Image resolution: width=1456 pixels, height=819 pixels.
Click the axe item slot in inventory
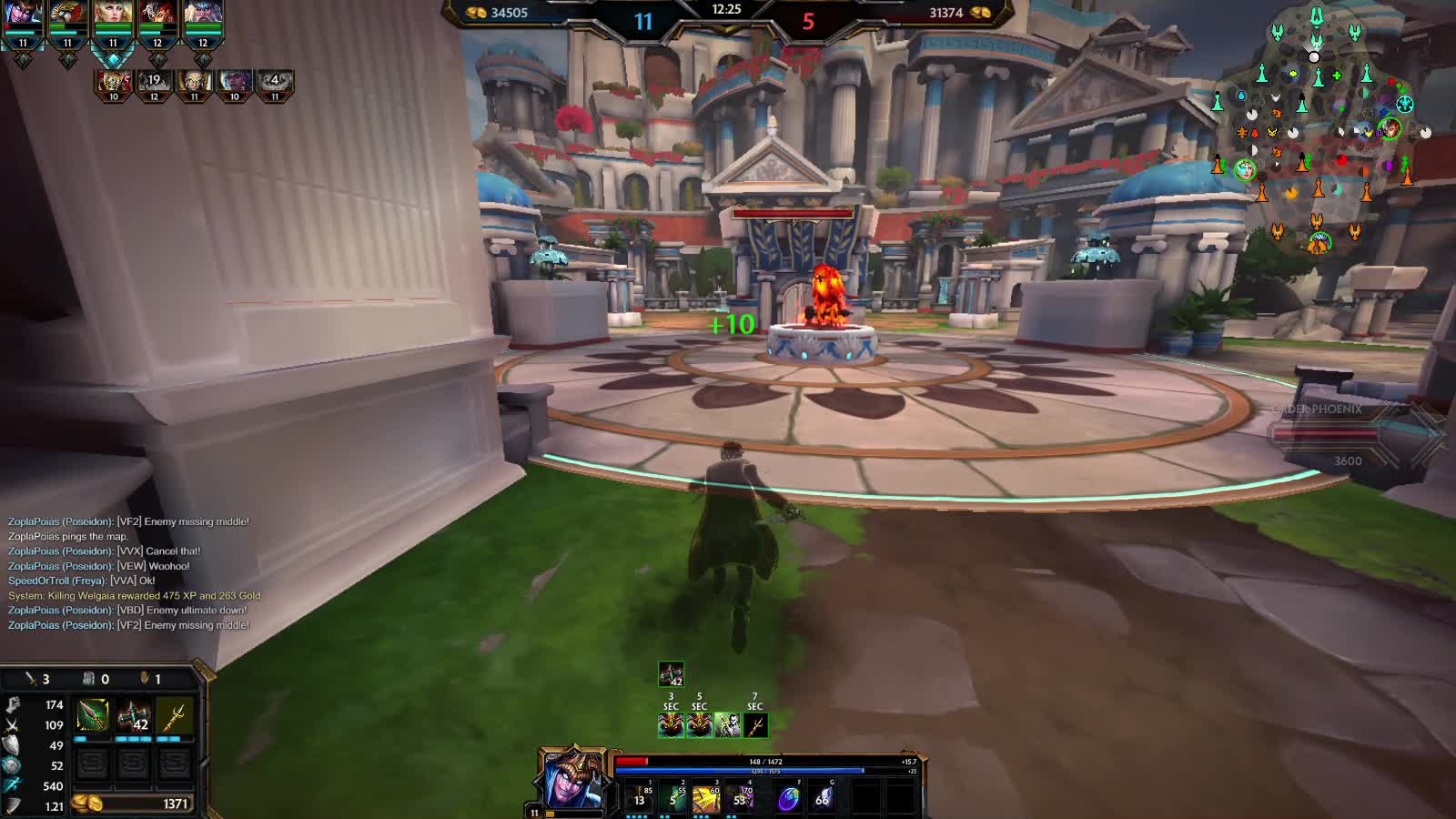(134, 716)
